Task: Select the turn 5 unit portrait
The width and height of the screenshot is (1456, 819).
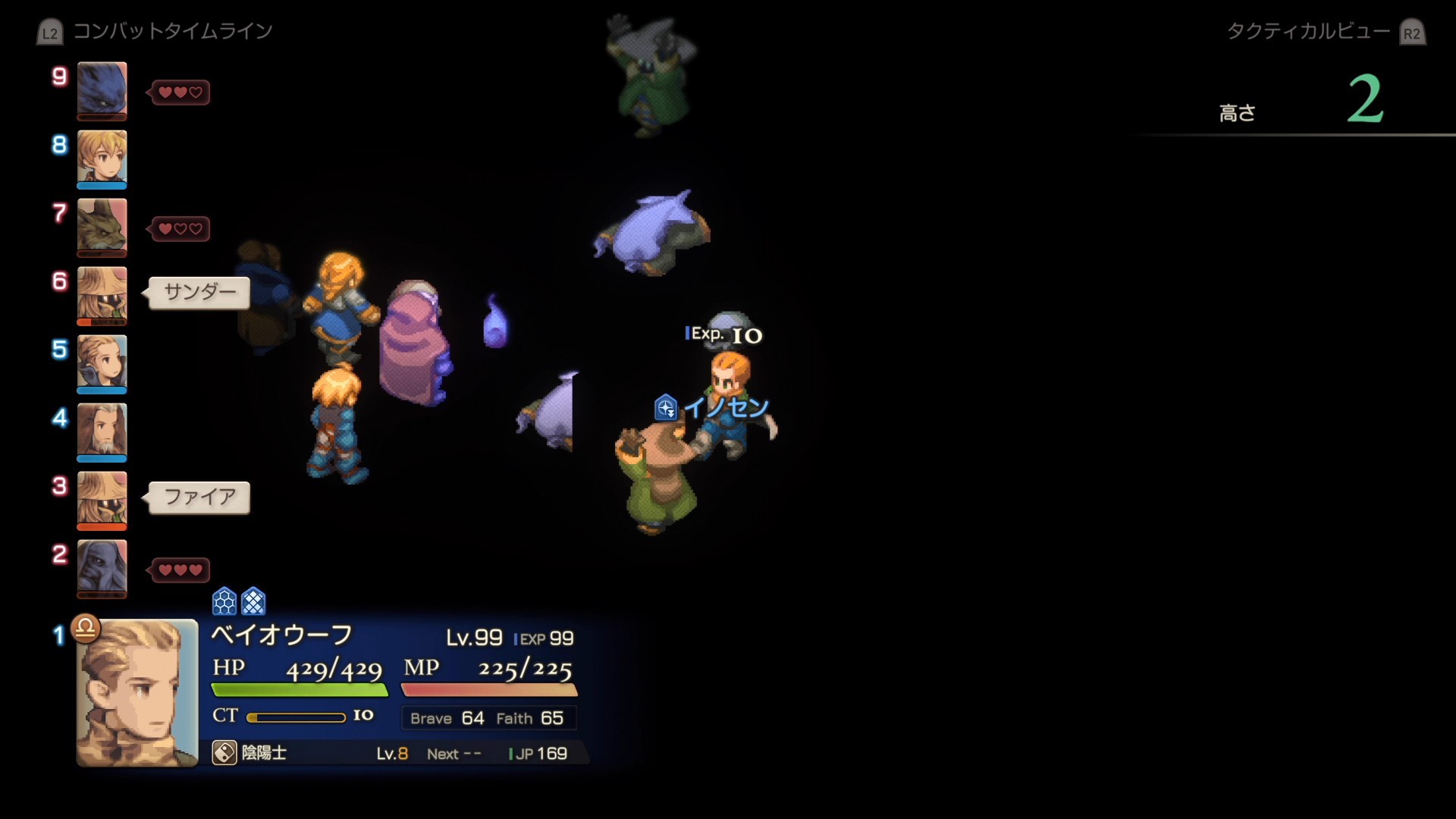Action: (x=102, y=362)
